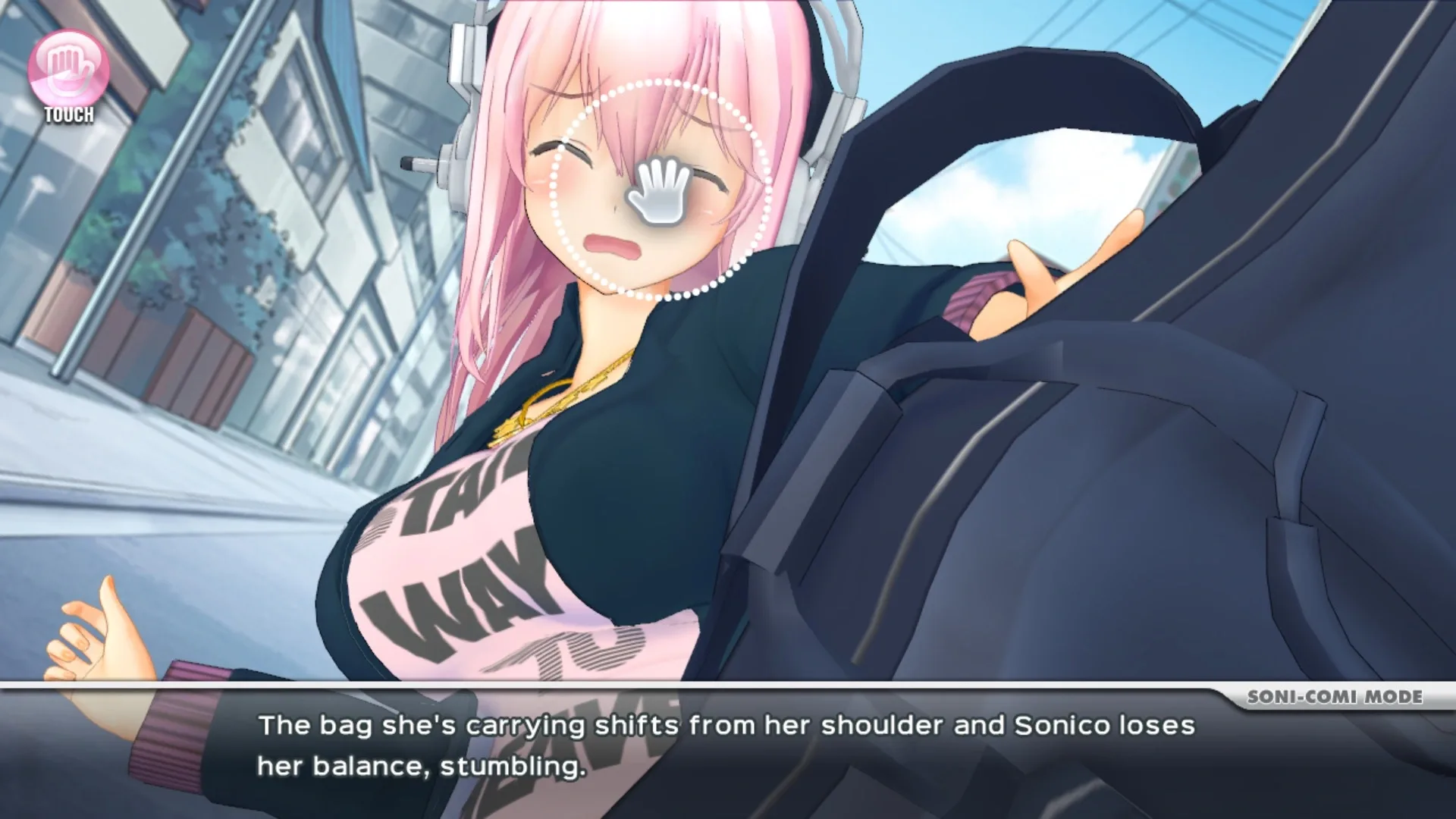The width and height of the screenshot is (1456, 819).
Task: Touch Sonico's closed eye in the circle
Action: click(x=705, y=178)
